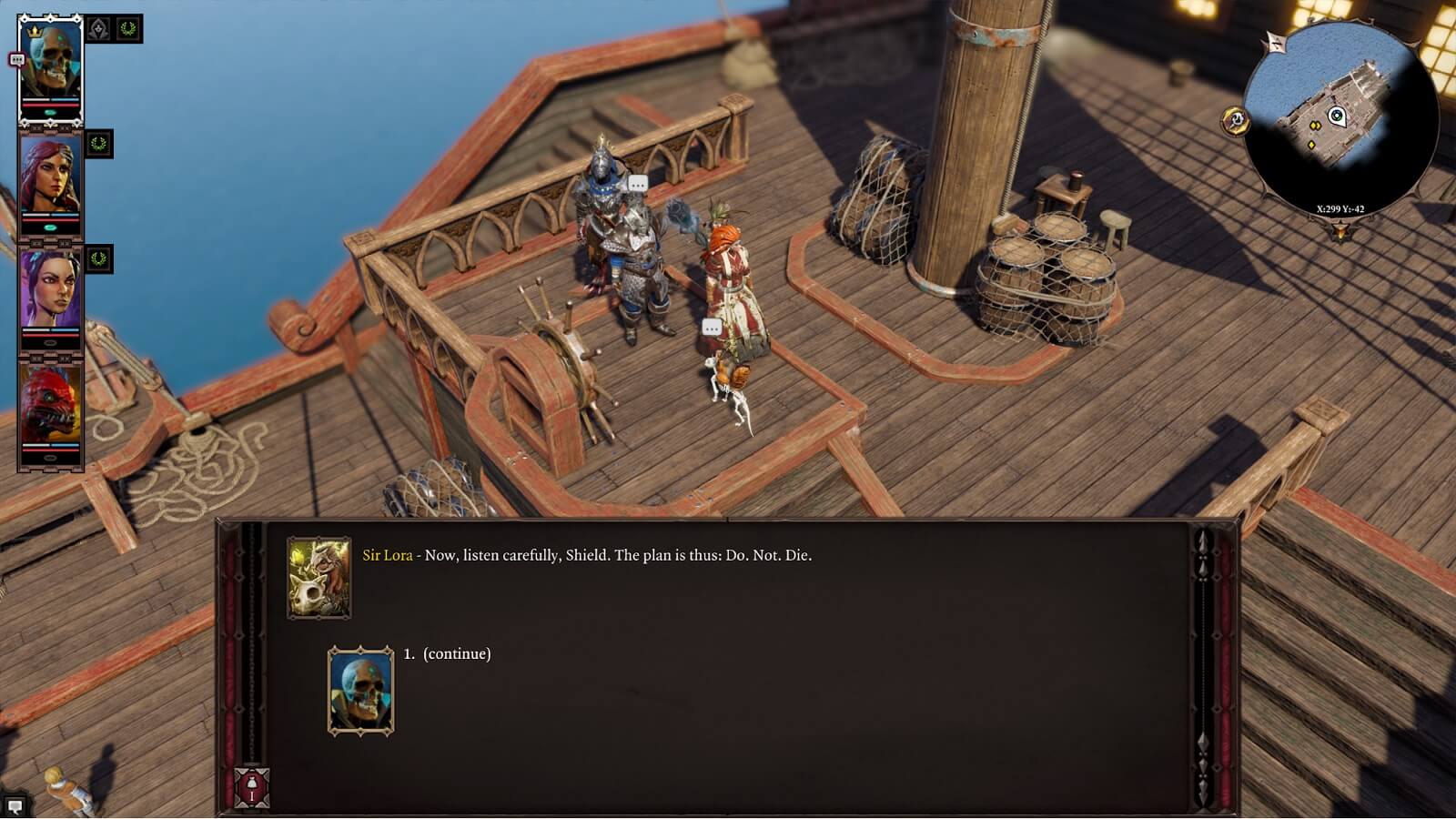
Task: Choose the (continue) dialogue option
Action: point(456,653)
